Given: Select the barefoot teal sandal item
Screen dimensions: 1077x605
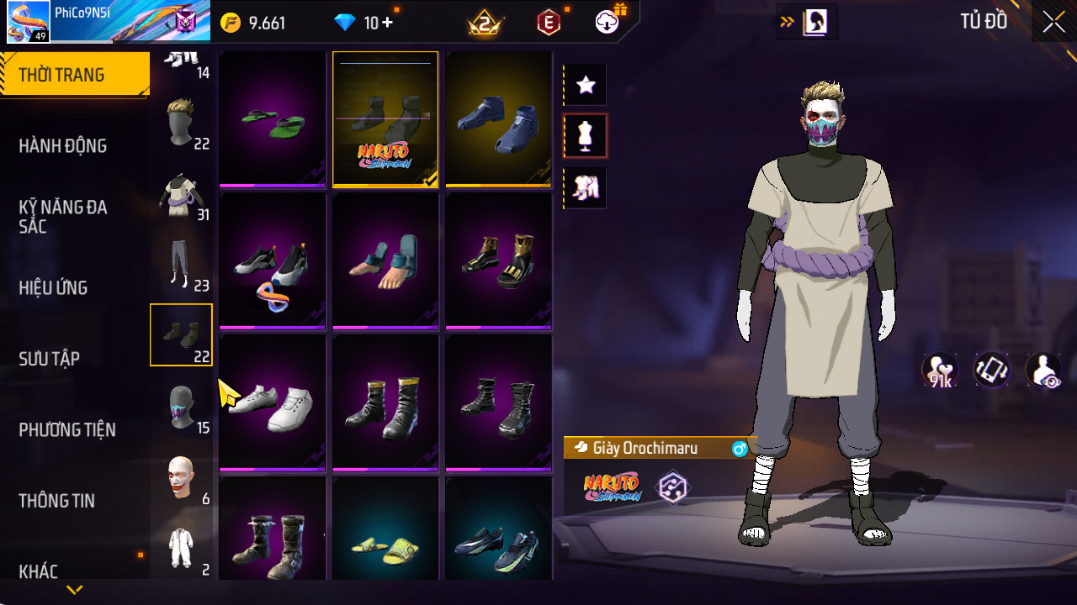Looking at the screenshot, I should coord(385,260).
